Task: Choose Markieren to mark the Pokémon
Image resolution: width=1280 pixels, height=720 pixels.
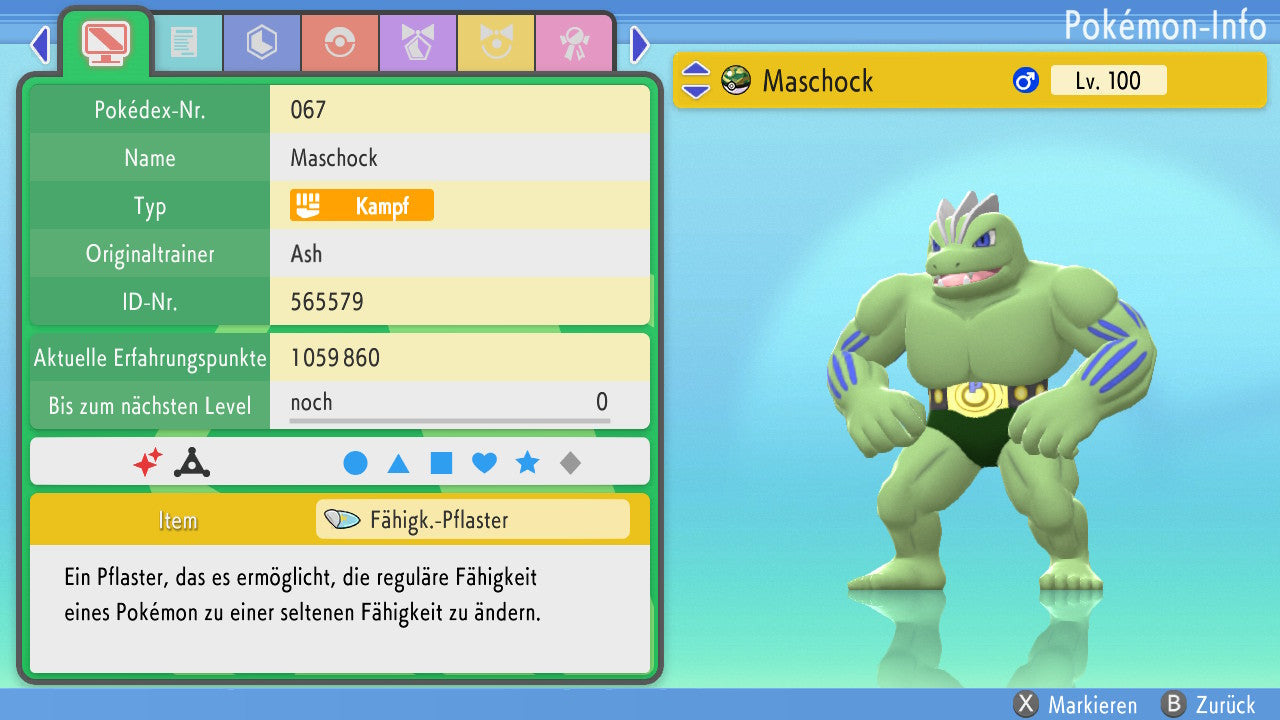Action: pos(1075,705)
